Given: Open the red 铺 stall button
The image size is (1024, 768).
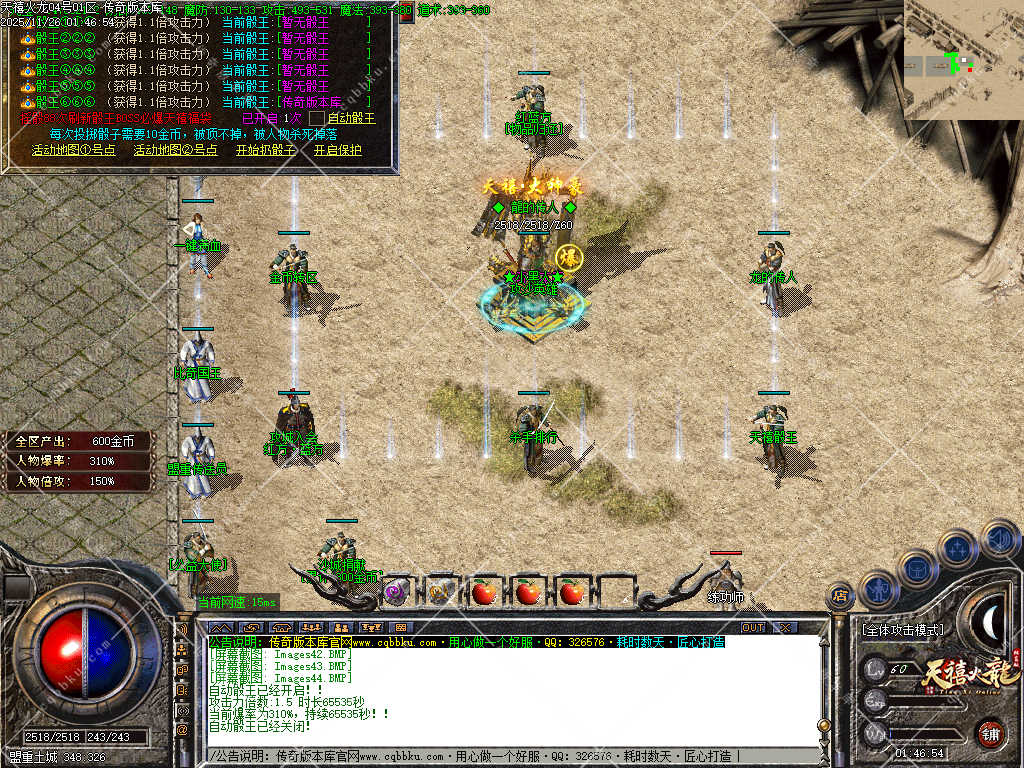Looking at the screenshot, I should pyautogui.click(x=990, y=733).
